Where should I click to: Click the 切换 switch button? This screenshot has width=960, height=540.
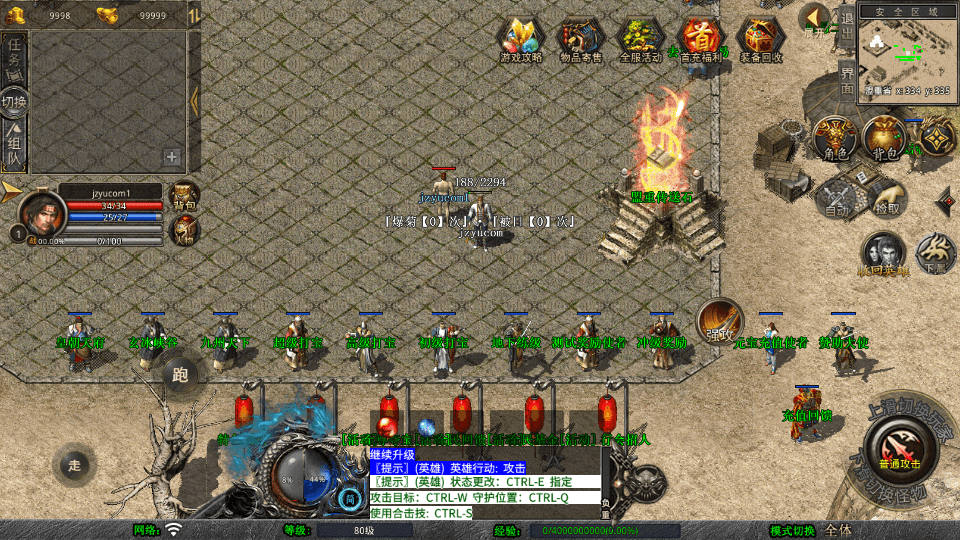click(14, 101)
